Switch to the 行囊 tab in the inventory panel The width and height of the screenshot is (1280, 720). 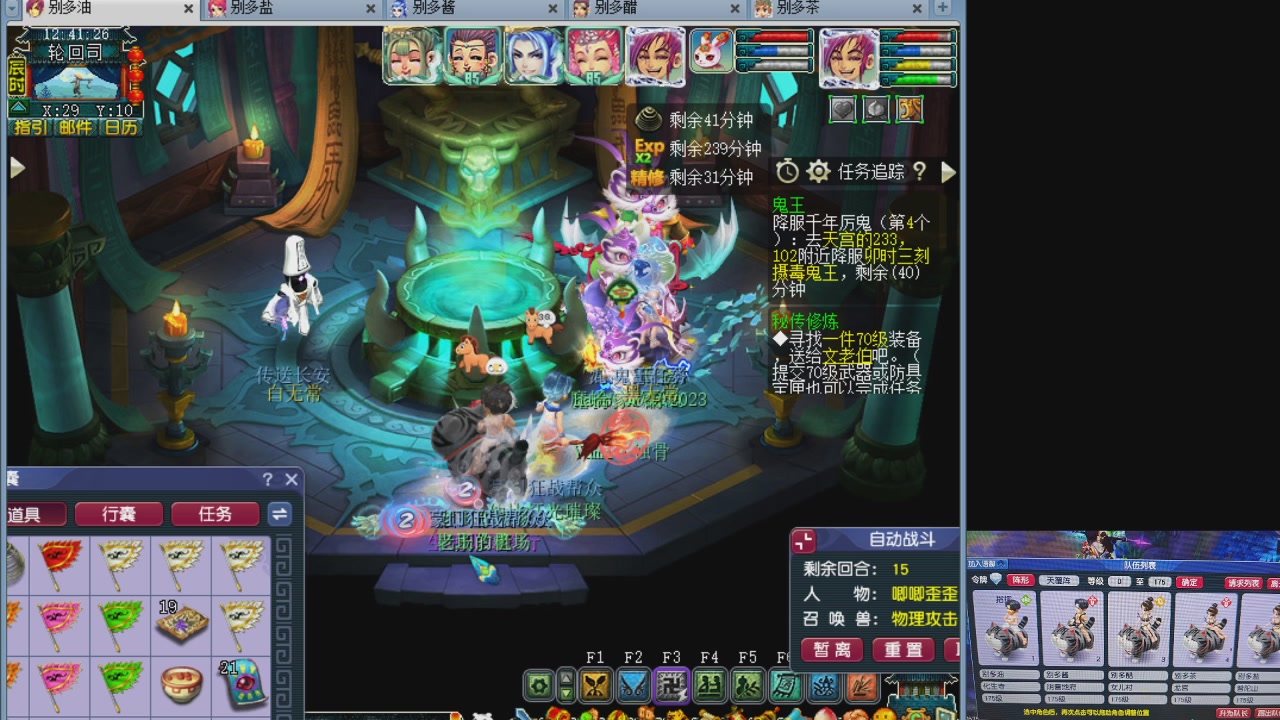[x=120, y=514]
